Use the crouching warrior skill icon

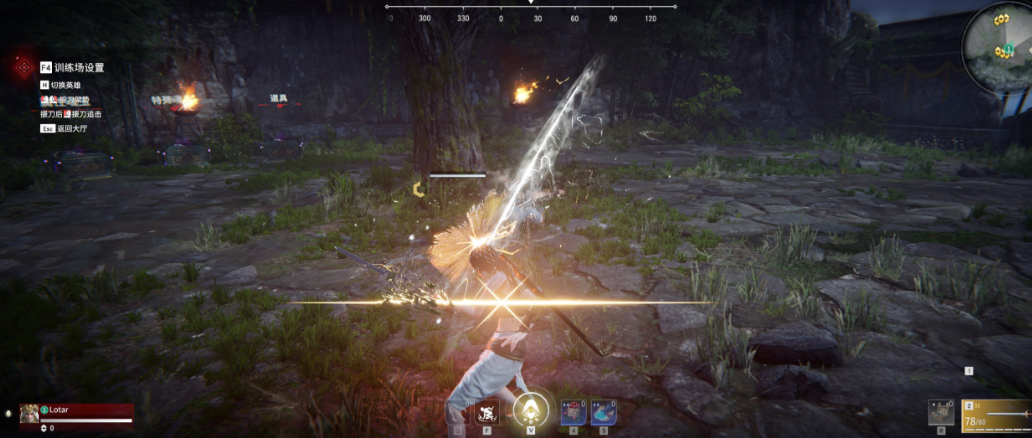pos(487,412)
